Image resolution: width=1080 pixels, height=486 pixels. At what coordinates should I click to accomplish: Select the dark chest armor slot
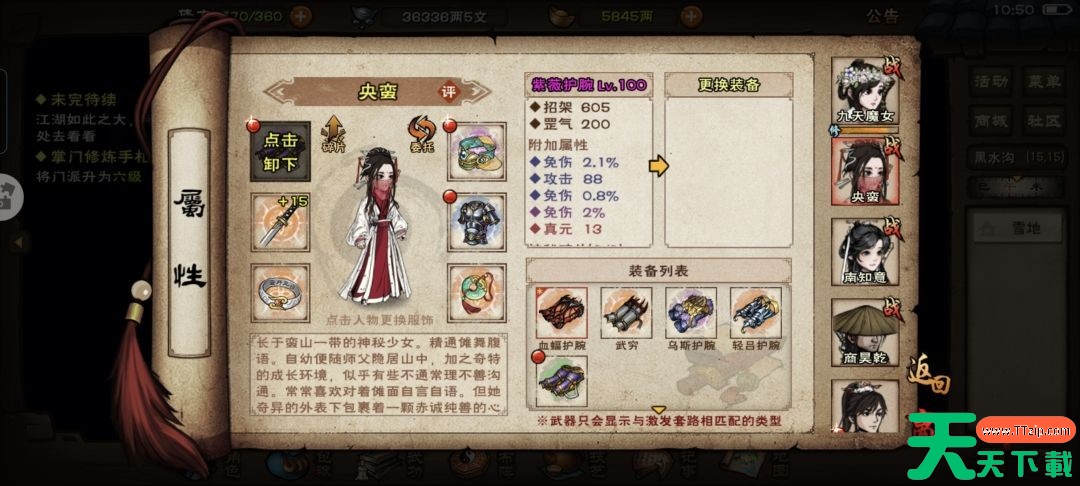point(475,223)
